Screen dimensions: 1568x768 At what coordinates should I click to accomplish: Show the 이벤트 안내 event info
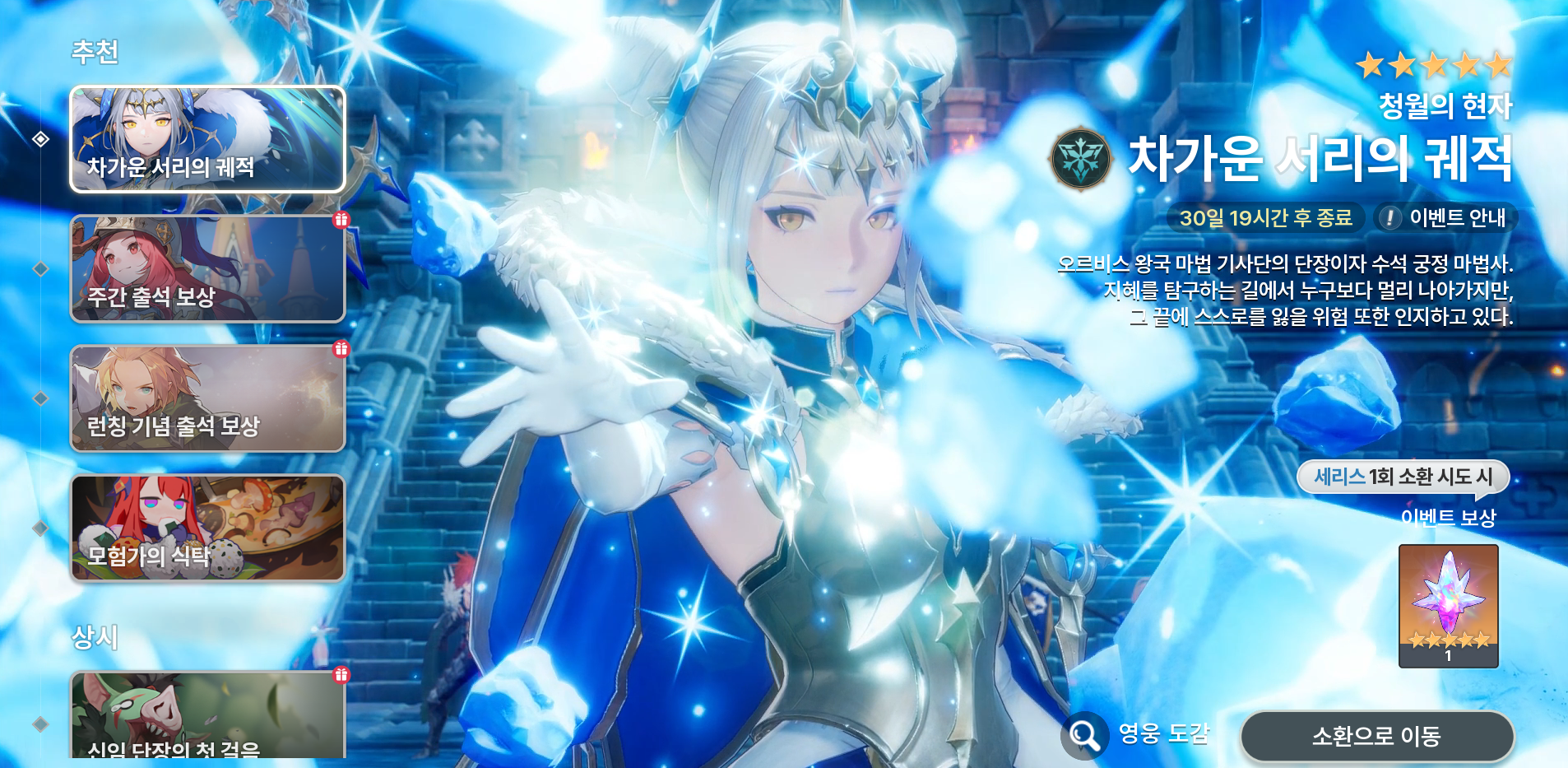(1445, 218)
